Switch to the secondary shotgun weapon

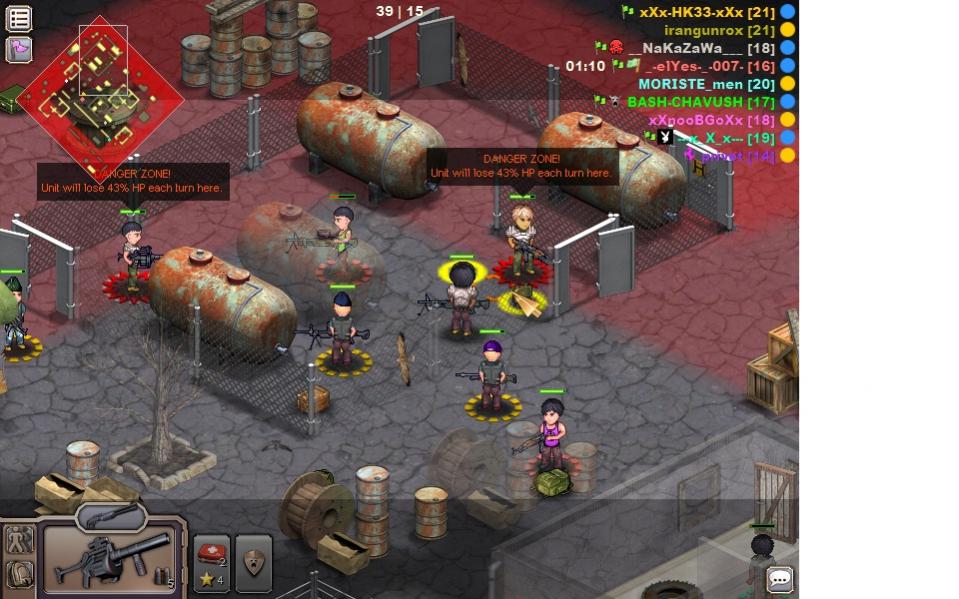pyautogui.click(x=111, y=516)
